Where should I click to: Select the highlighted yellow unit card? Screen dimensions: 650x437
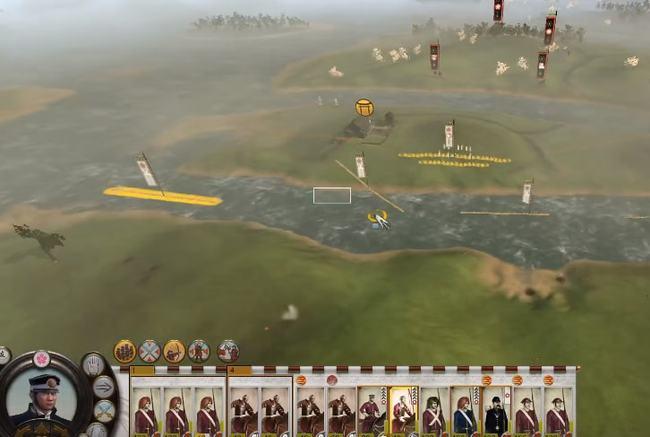[x=402, y=411]
